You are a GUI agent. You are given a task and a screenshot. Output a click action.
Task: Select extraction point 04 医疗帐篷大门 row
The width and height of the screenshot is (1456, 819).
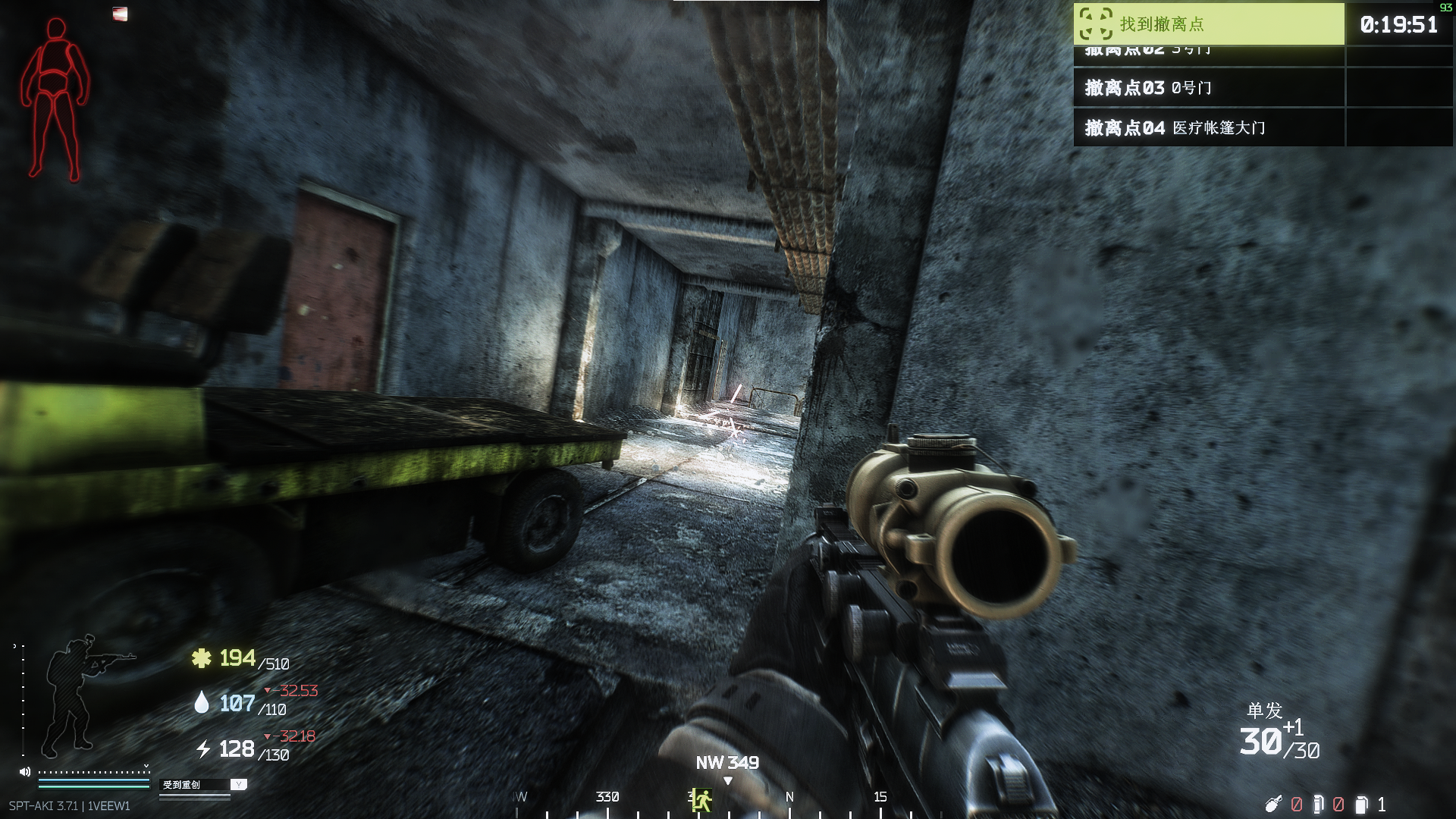(x=1209, y=127)
